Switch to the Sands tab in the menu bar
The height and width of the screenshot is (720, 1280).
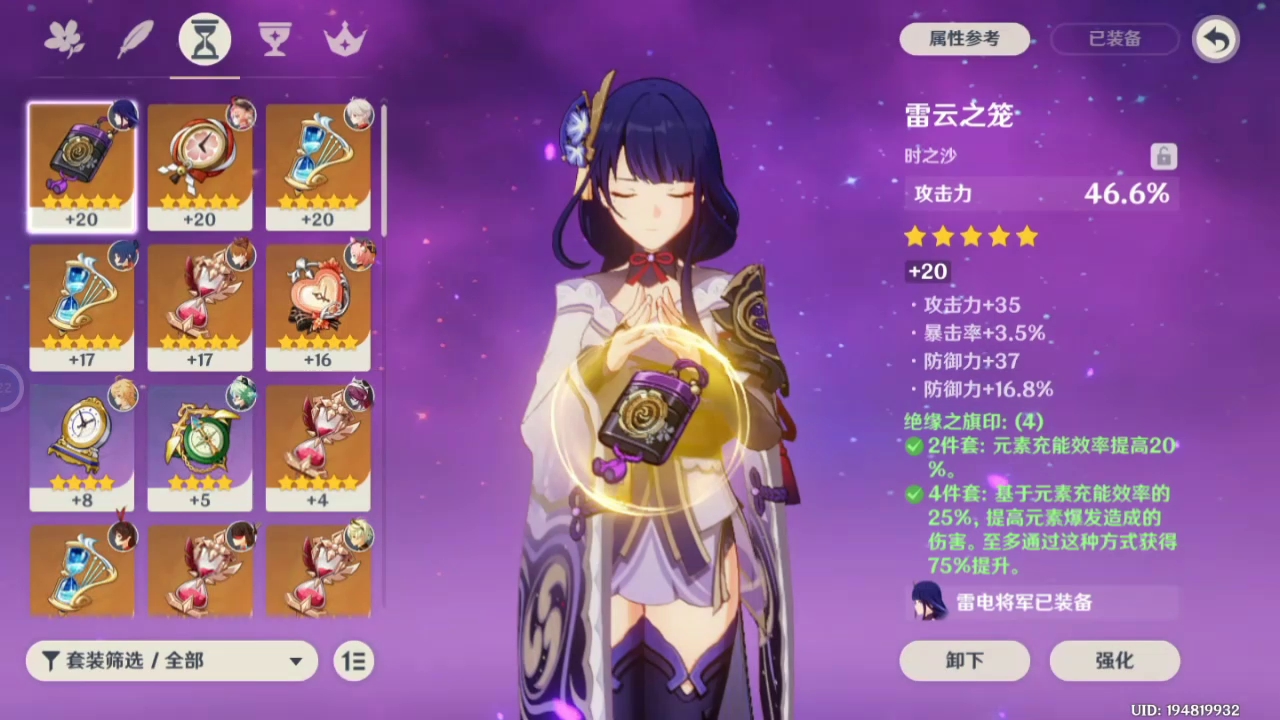click(x=204, y=39)
